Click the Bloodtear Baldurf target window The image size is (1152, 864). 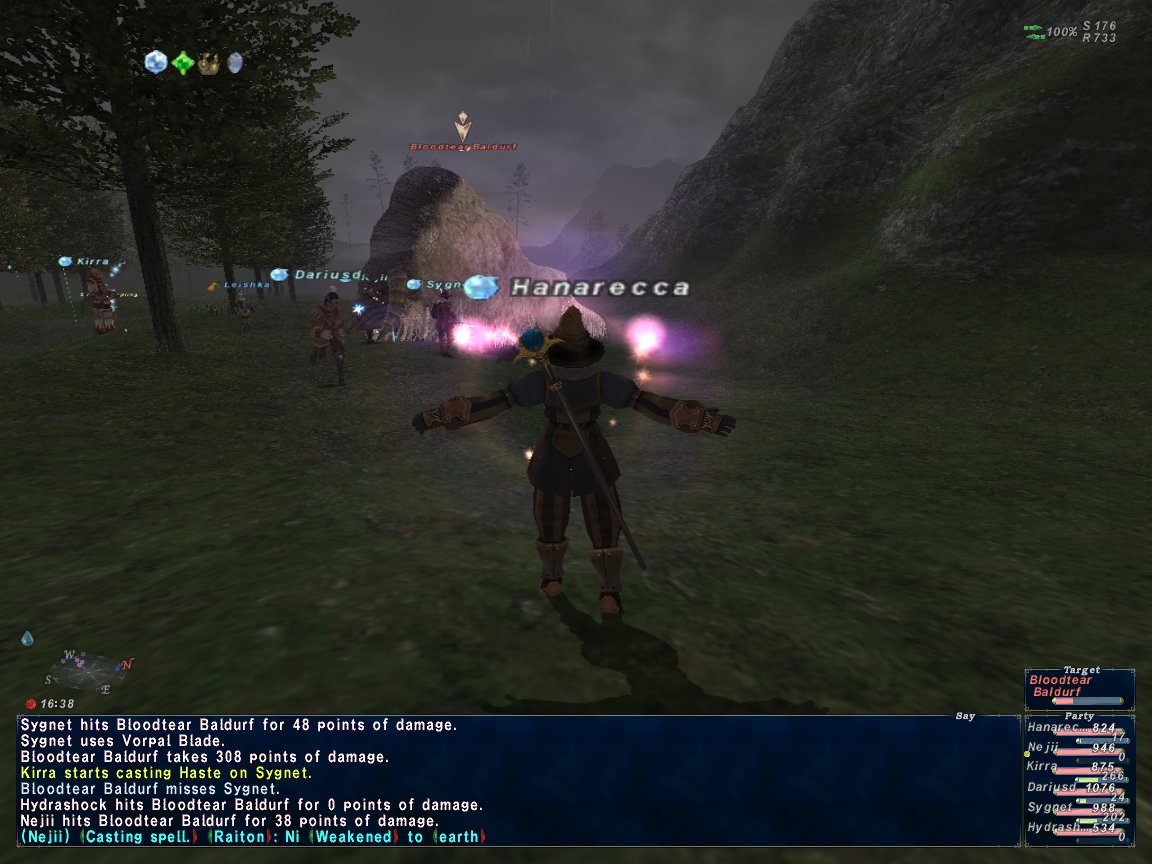1078,687
